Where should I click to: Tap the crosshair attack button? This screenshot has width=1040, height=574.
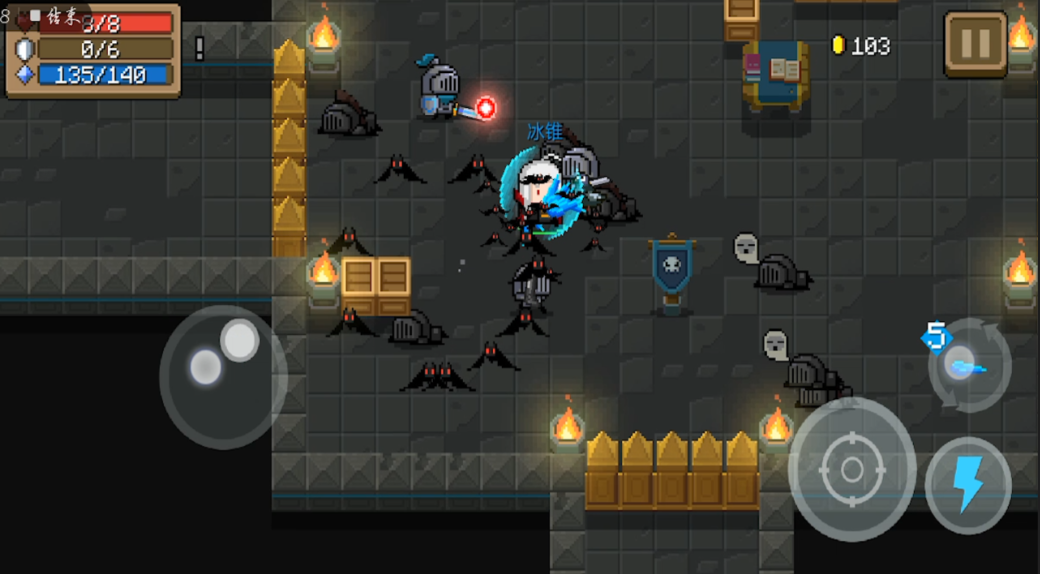tap(852, 469)
